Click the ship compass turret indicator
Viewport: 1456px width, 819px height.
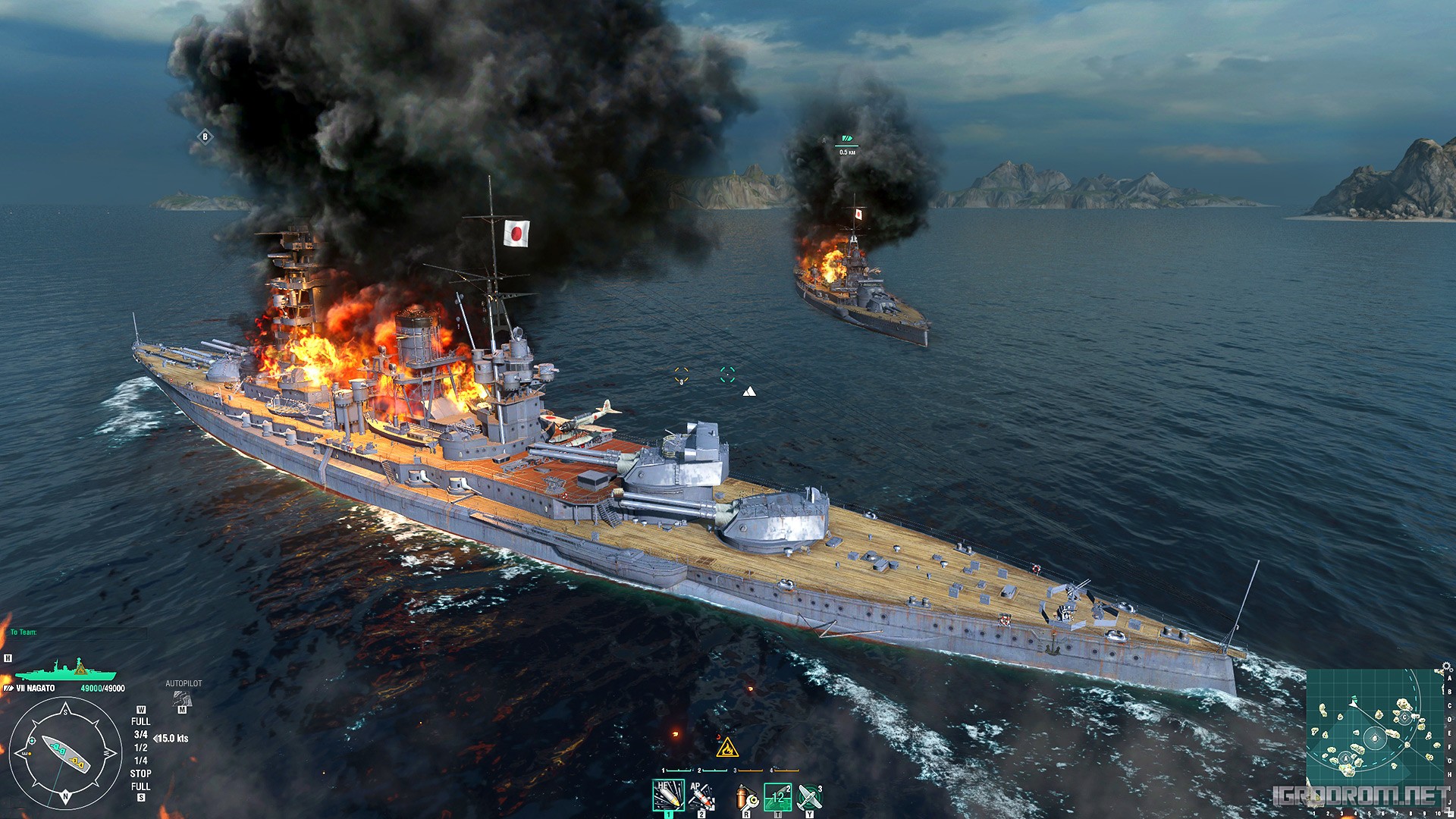coord(66,753)
